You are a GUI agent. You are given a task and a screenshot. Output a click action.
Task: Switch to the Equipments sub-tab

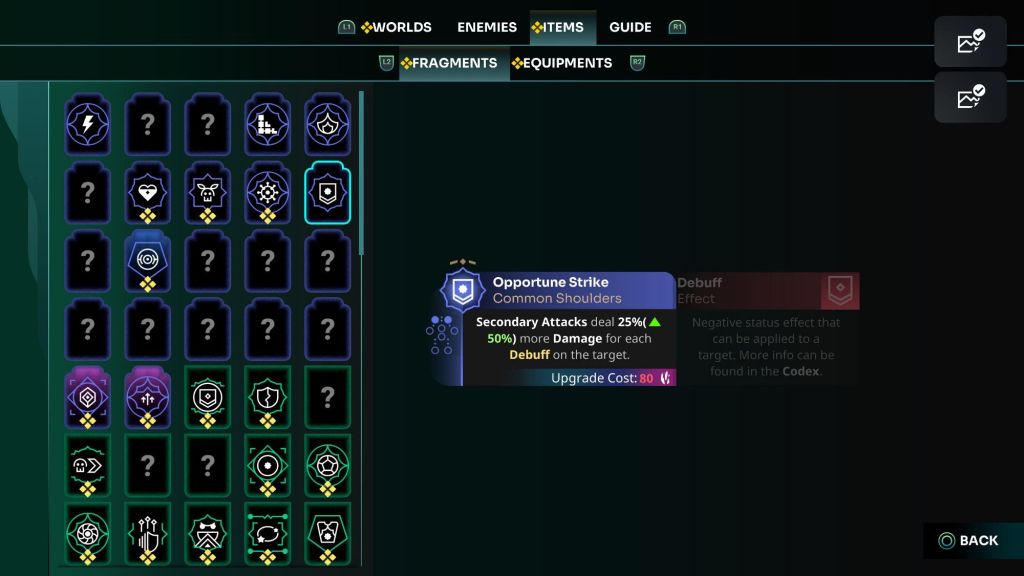[561, 63]
